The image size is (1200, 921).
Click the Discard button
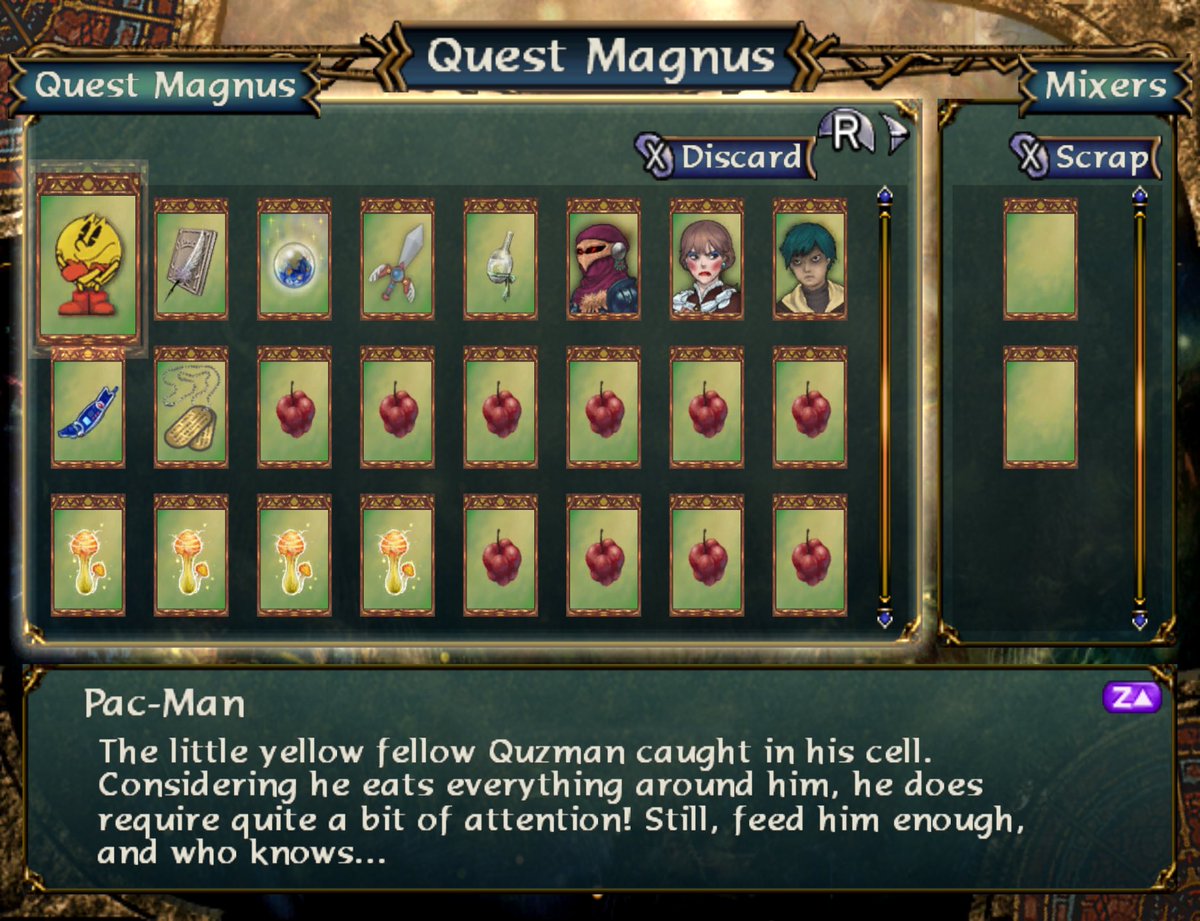pyautogui.click(x=727, y=157)
